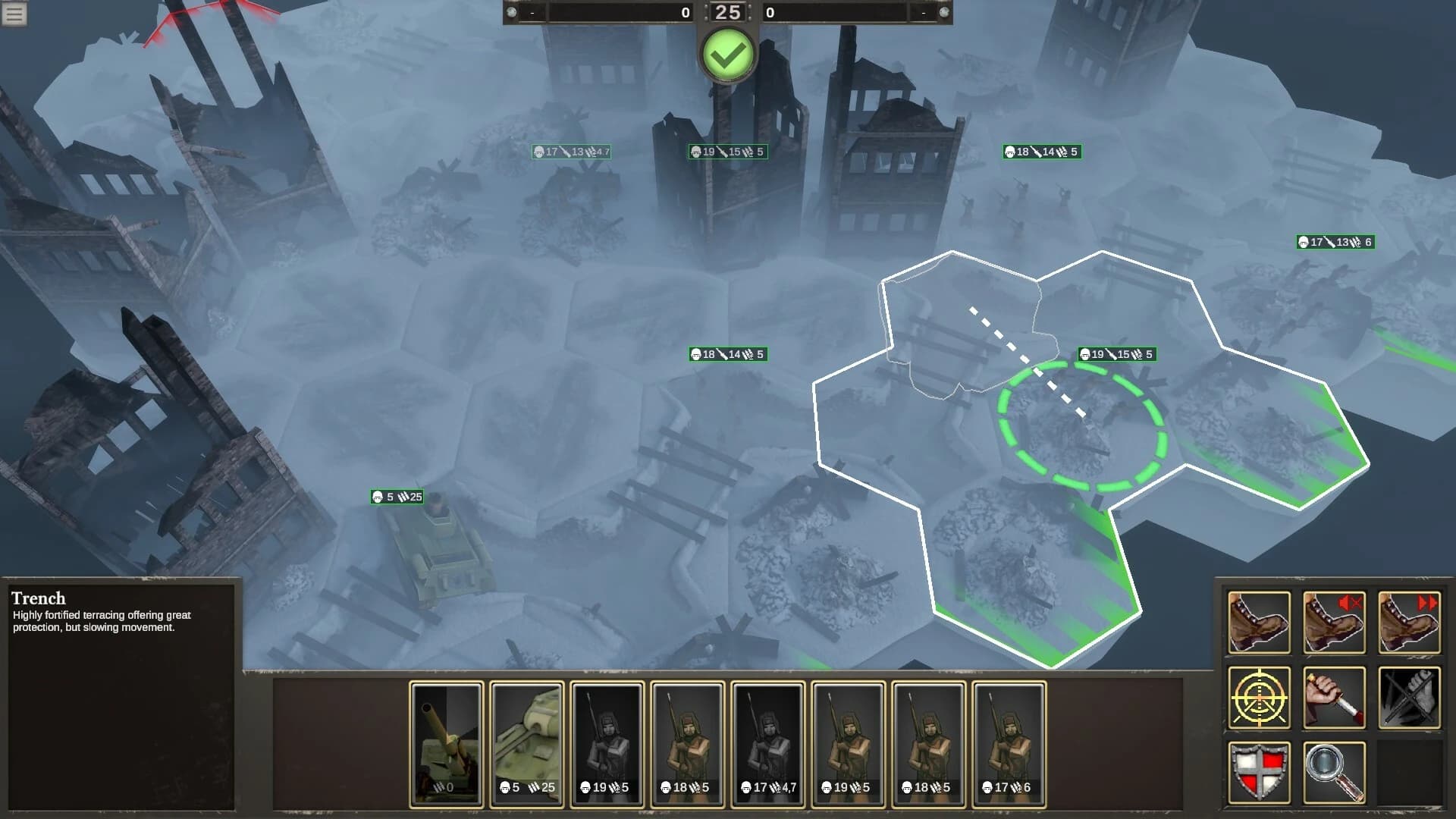The width and height of the screenshot is (1456, 819).
Task: Click the turn counter showing 25
Action: [728, 12]
